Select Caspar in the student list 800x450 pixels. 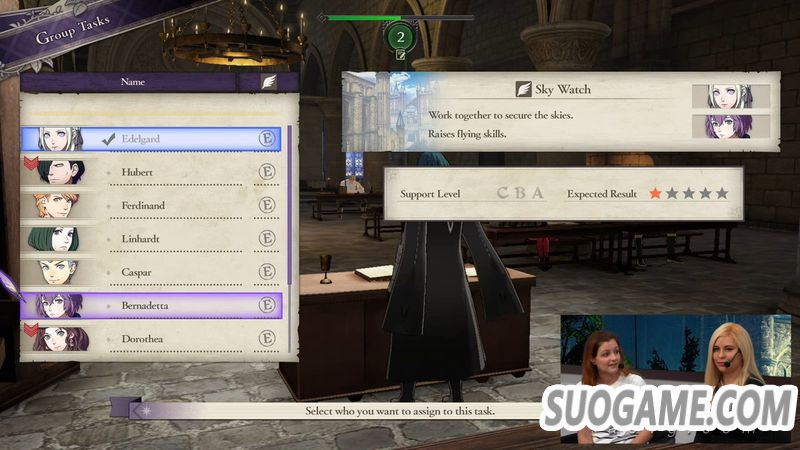pyautogui.click(x=152, y=271)
